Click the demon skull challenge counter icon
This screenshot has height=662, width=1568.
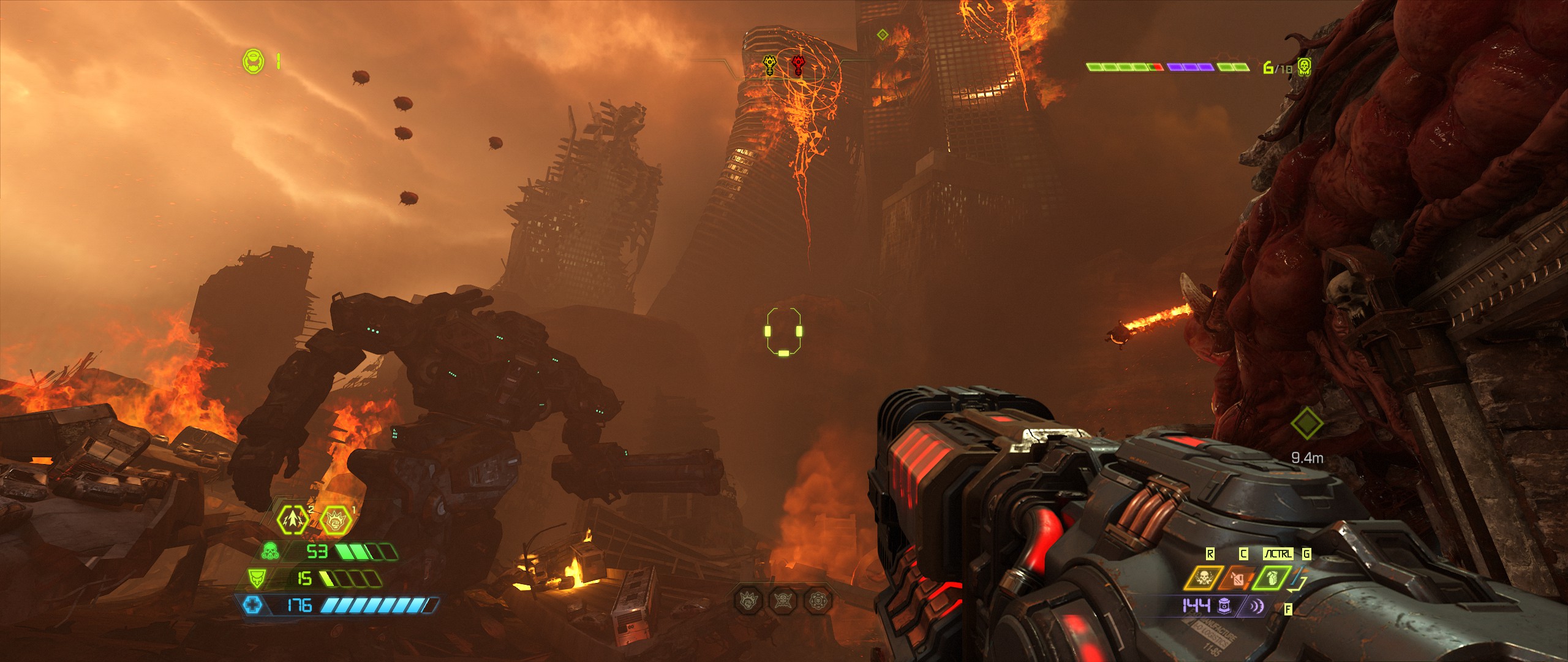[x=1304, y=67]
